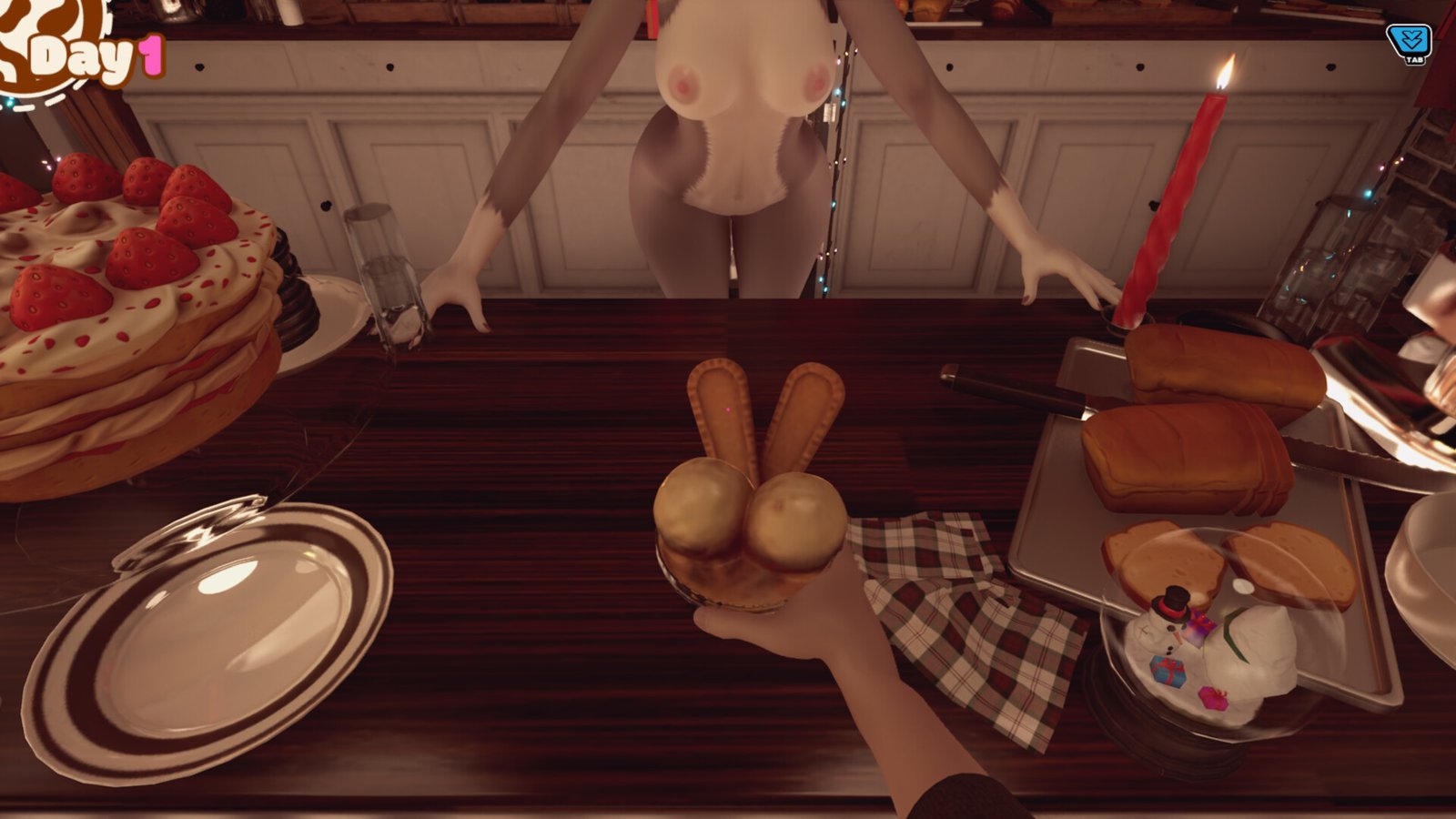The height and width of the screenshot is (819, 1456).
Task: Click the pink number 1 on day counter
Action: [151, 55]
